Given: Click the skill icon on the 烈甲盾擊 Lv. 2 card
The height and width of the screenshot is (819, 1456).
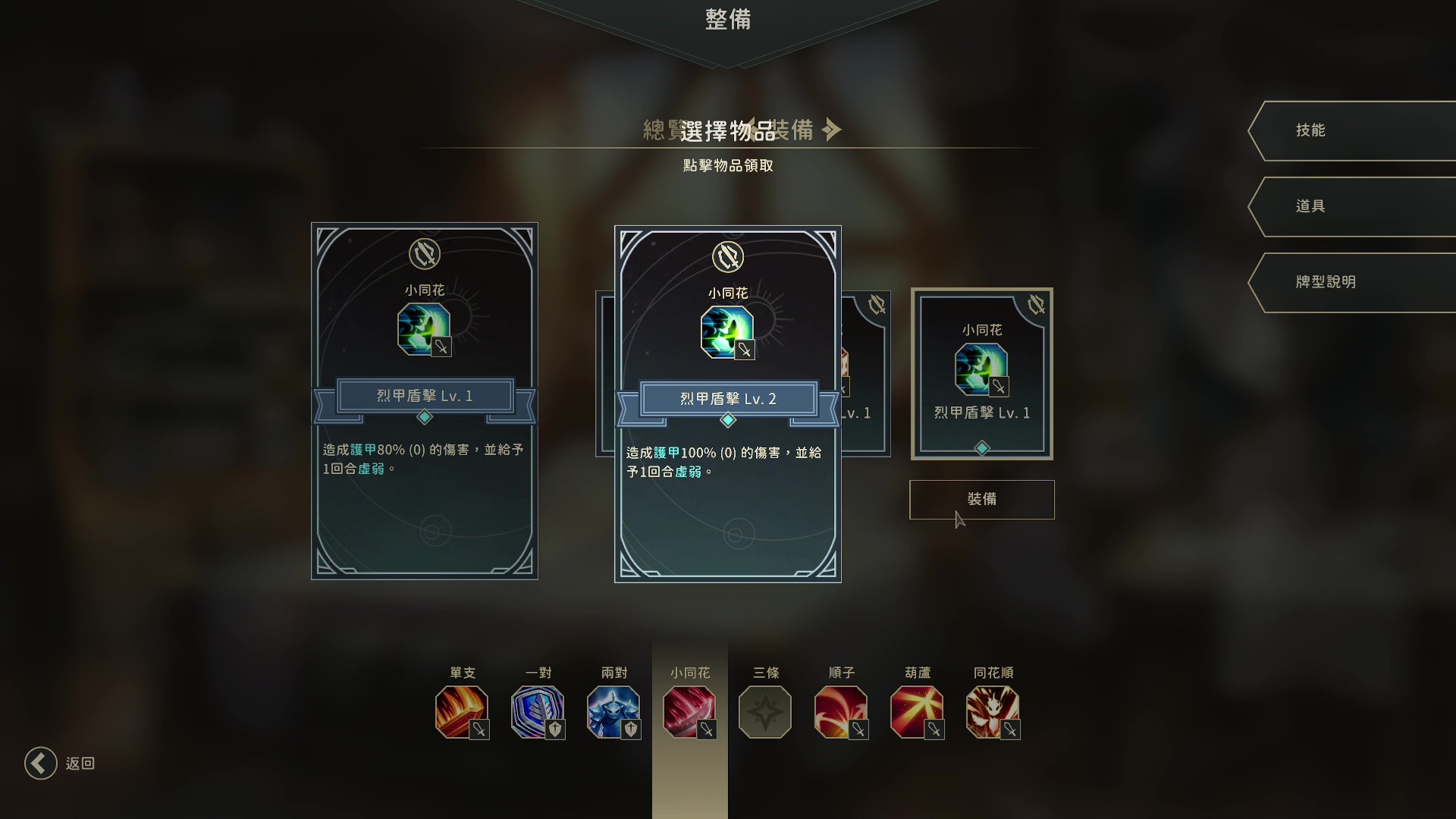Looking at the screenshot, I should tap(727, 331).
